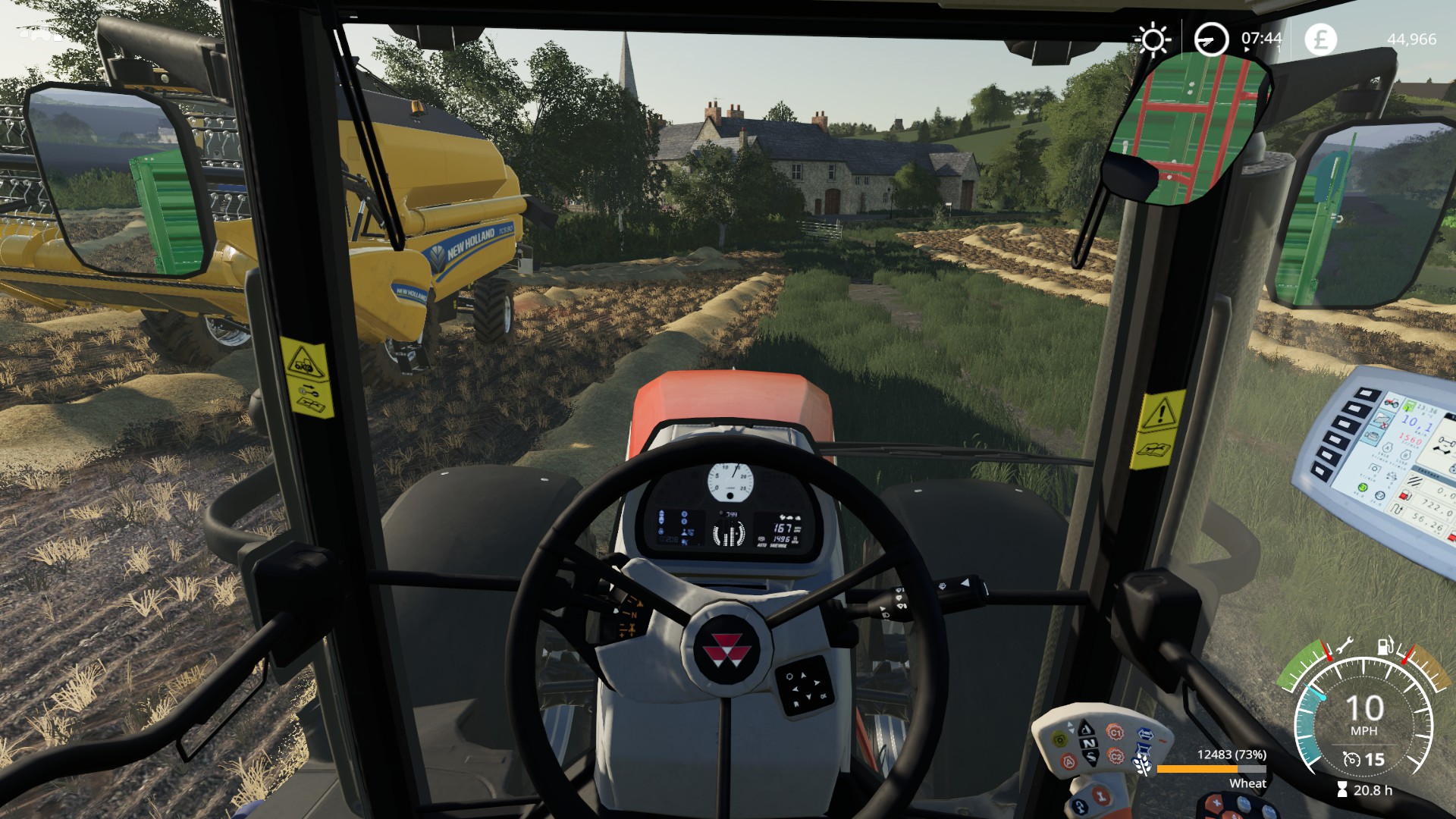1456x819 pixels.
Task: Click the wheat fill-type icon
Action: tap(1143, 767)
